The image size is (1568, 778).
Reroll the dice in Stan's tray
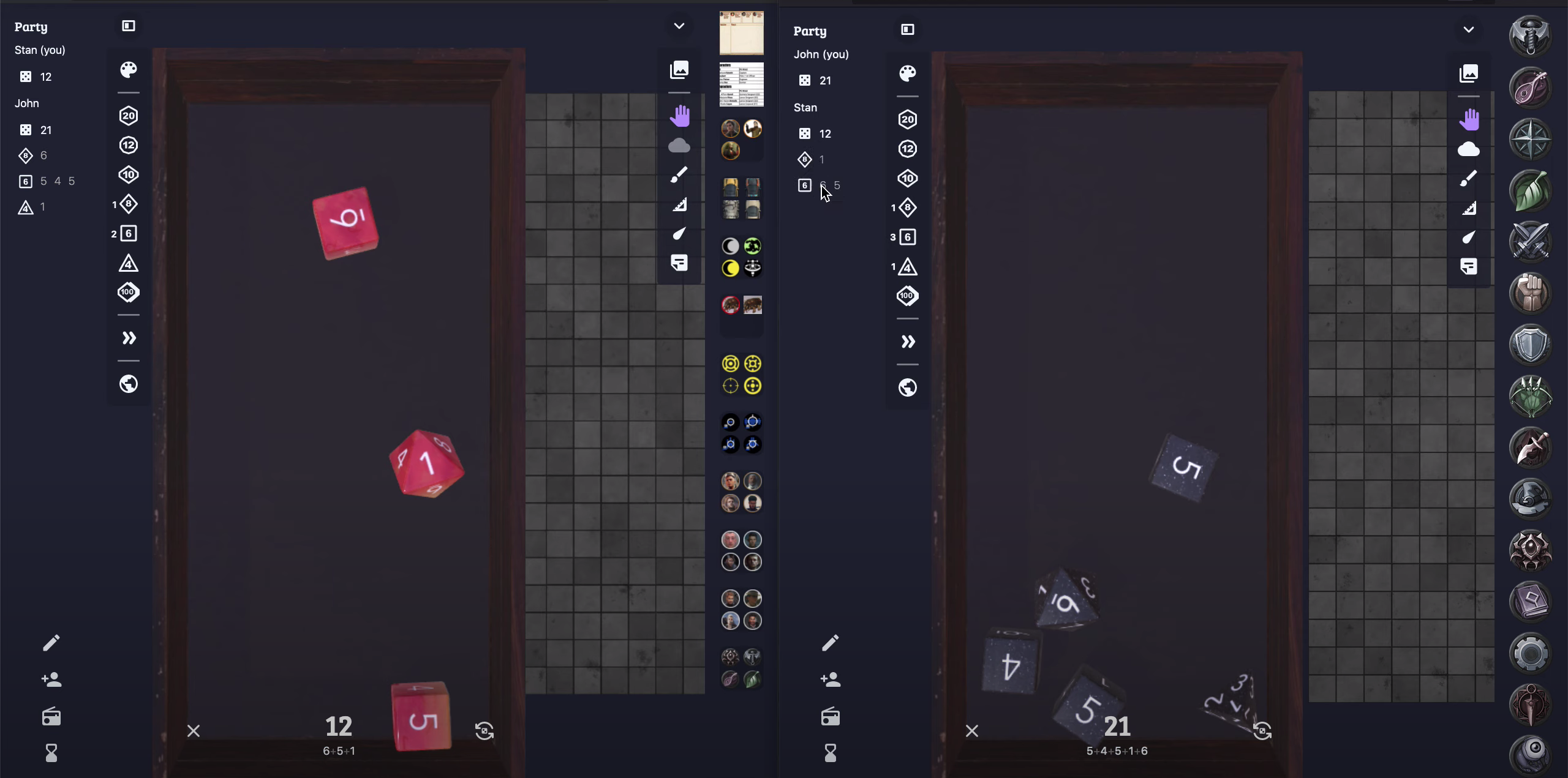click(x=484, y=730)
